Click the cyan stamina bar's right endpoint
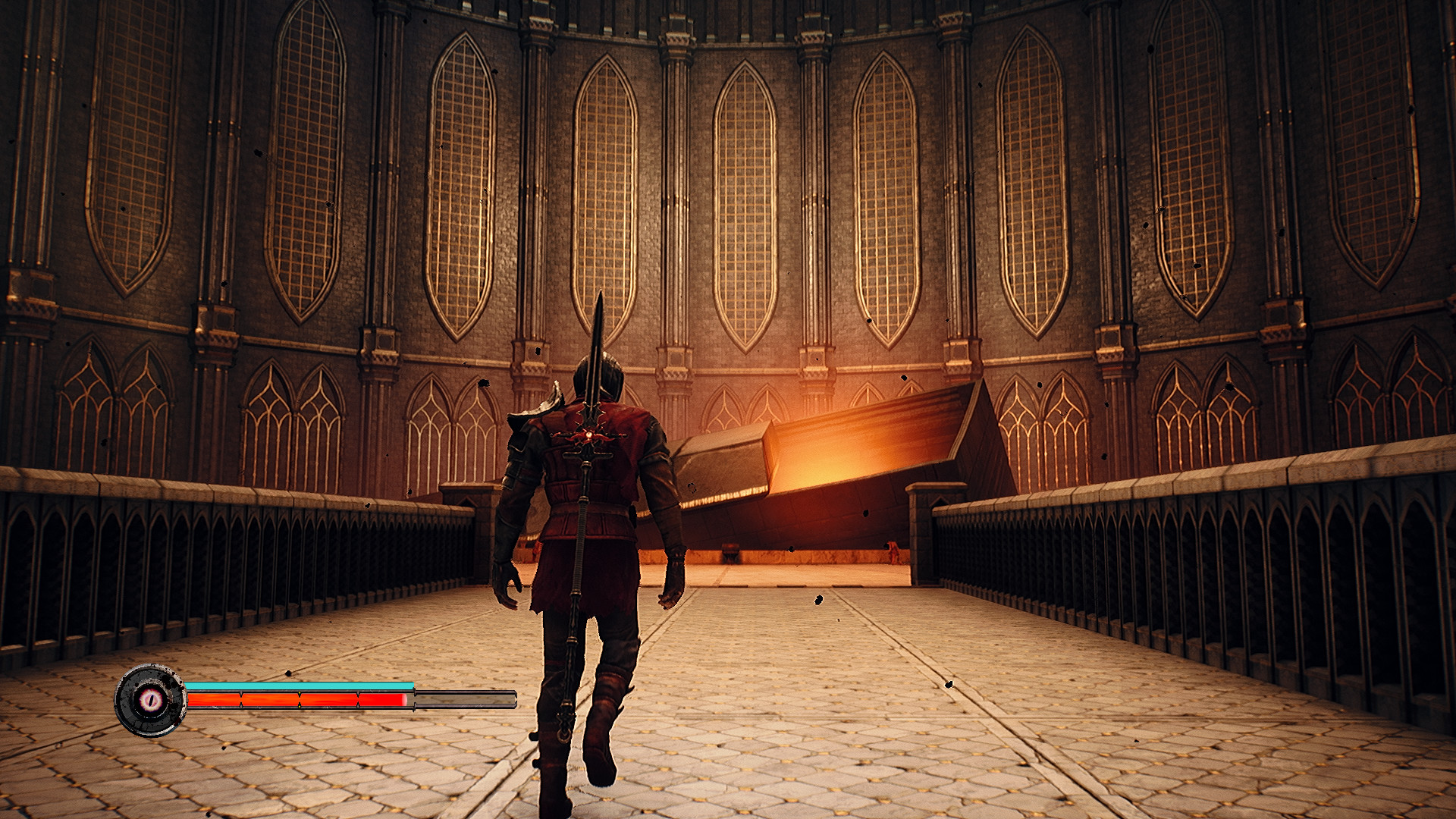The height and width of the screenshot is (819, 1456). 412,684
